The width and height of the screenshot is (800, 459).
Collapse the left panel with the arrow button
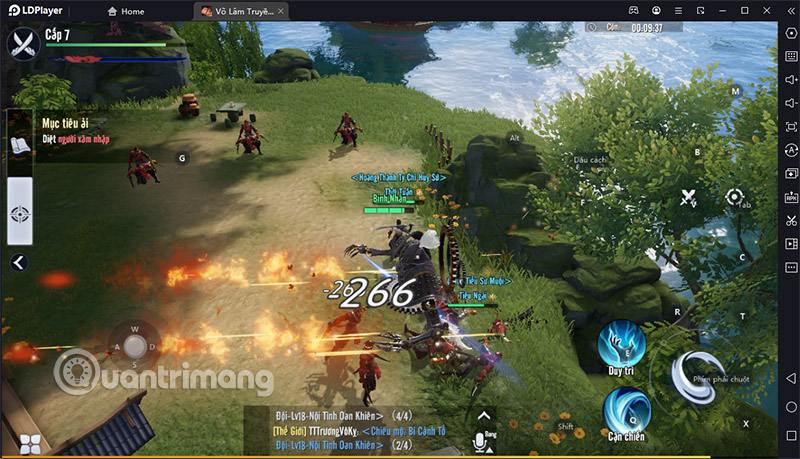click(x=19, y=263)
